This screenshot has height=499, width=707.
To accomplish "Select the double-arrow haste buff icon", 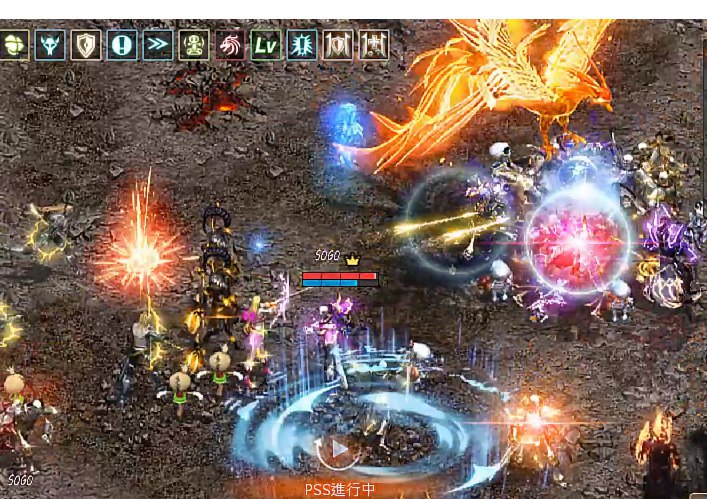I will [158, 45].
